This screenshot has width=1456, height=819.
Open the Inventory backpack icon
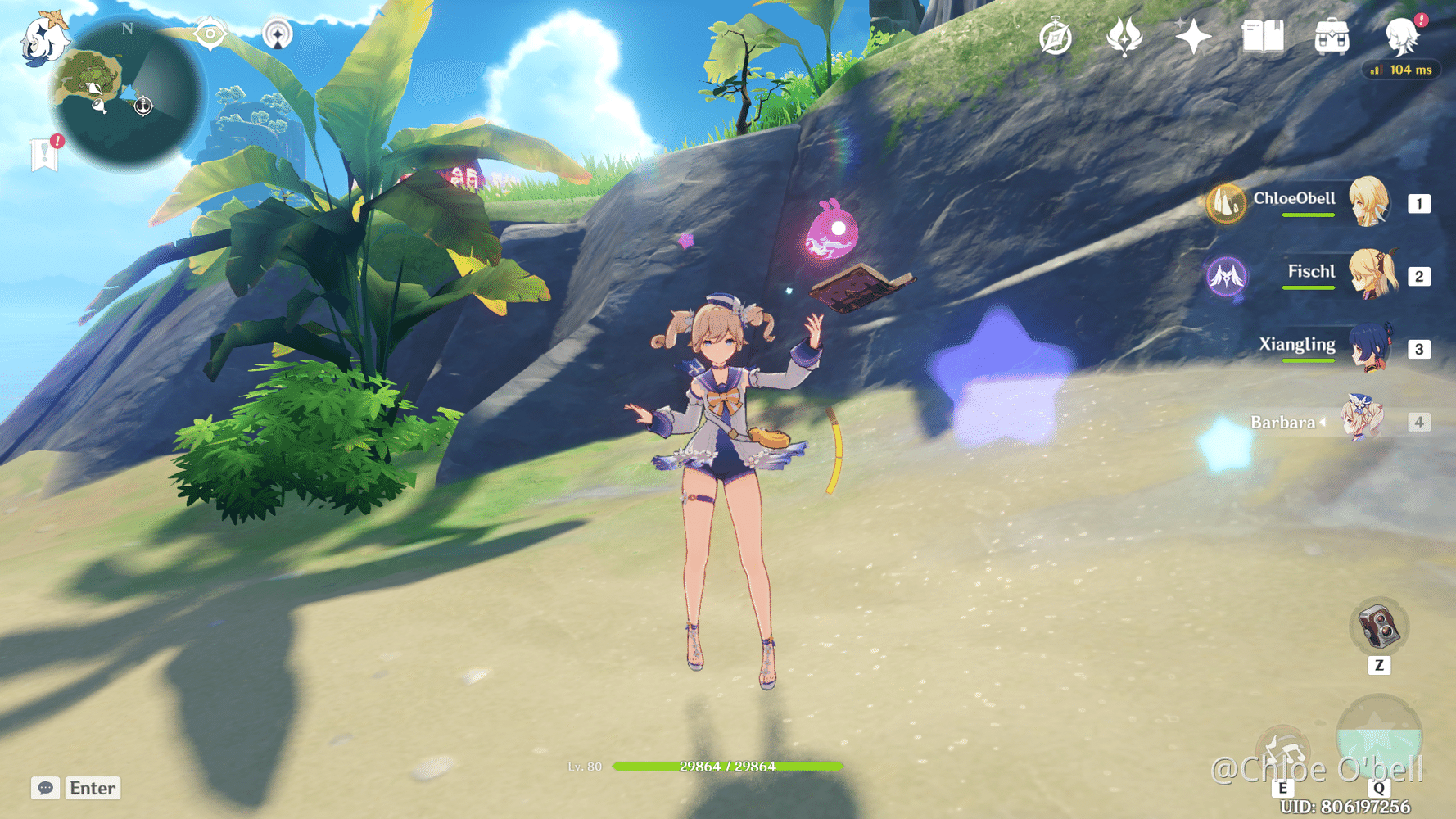[1331, 36]
